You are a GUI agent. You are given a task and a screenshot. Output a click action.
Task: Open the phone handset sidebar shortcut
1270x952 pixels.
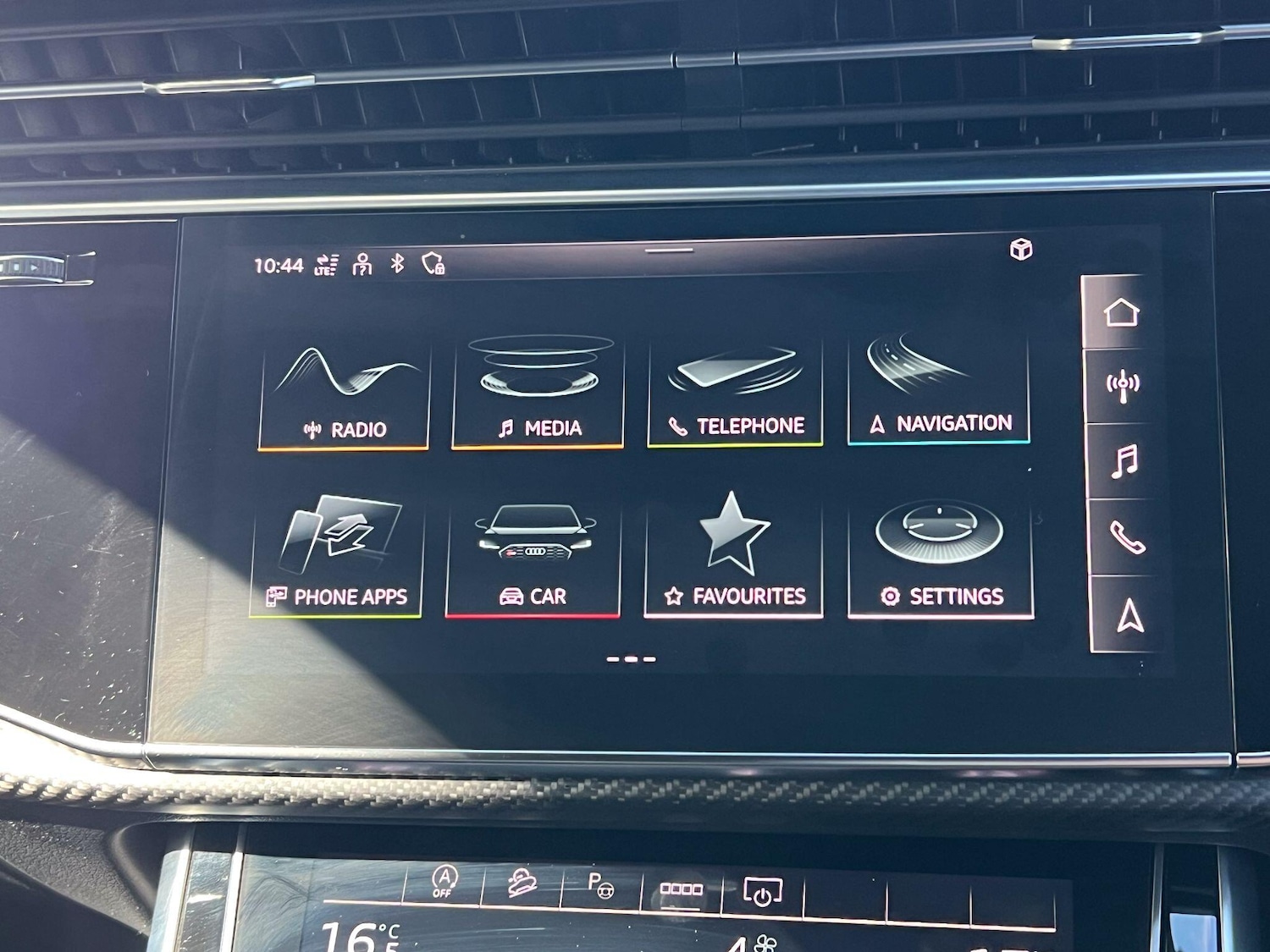tap(1127, 537)
